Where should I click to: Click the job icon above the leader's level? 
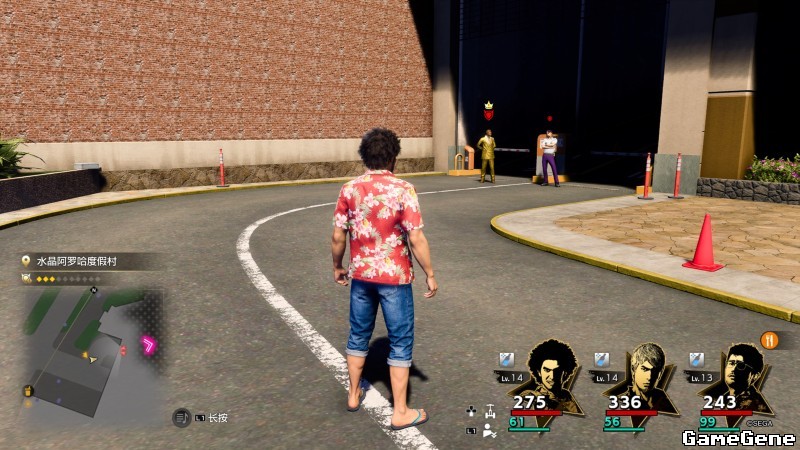[506, 359]
